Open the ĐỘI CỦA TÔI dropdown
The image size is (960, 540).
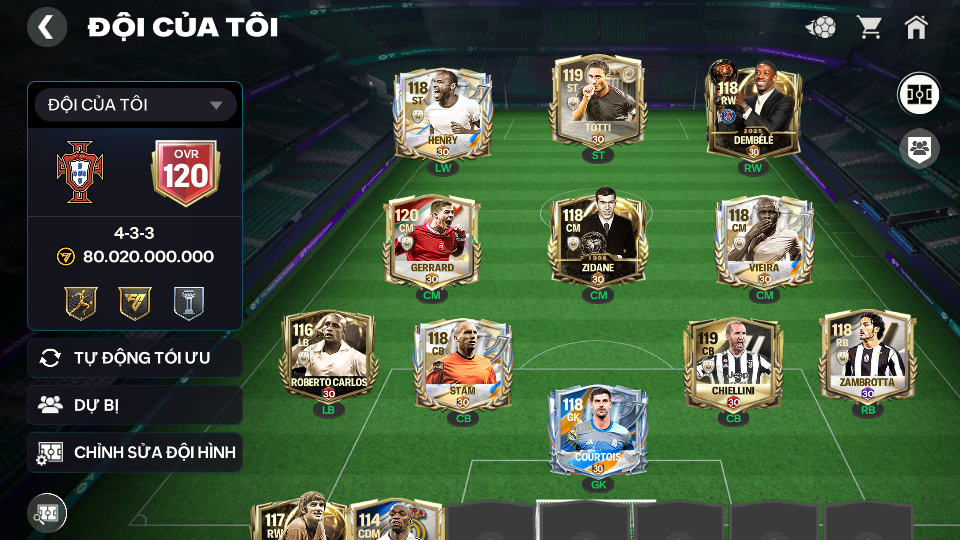(x=135, y=105)
